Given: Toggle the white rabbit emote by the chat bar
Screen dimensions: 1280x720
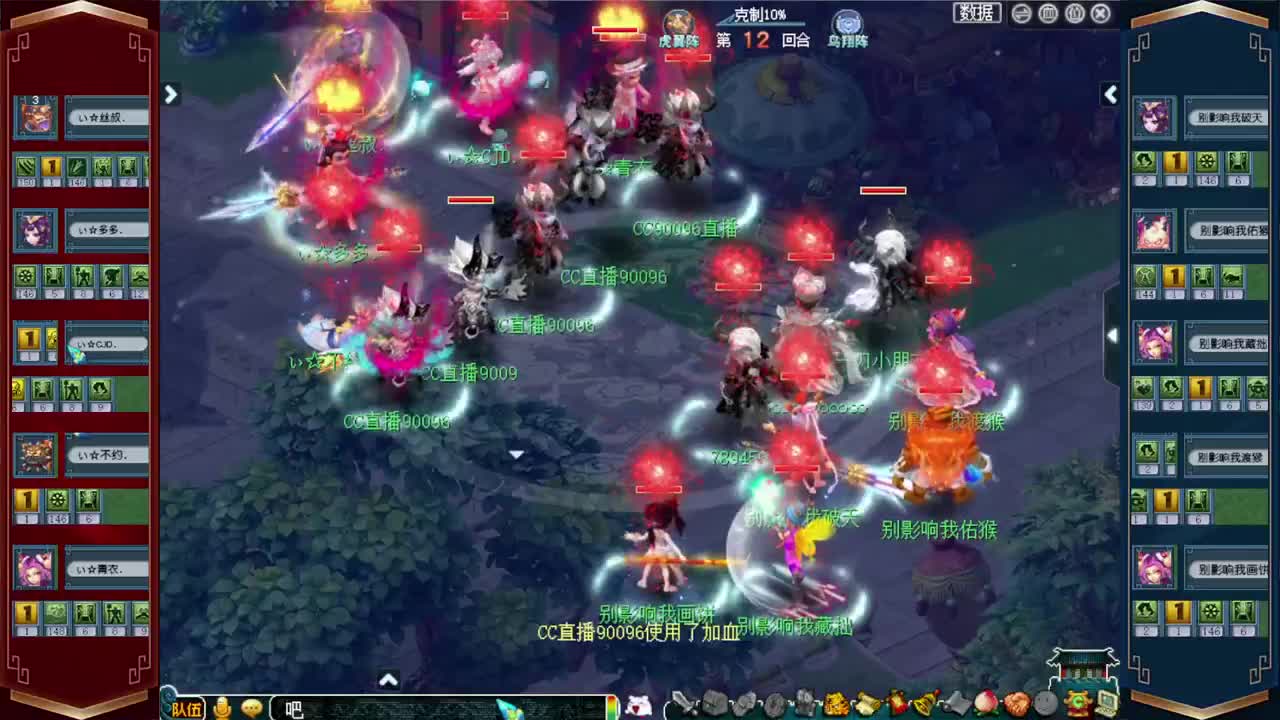Looking at the screenshot, I should point(637,706).
